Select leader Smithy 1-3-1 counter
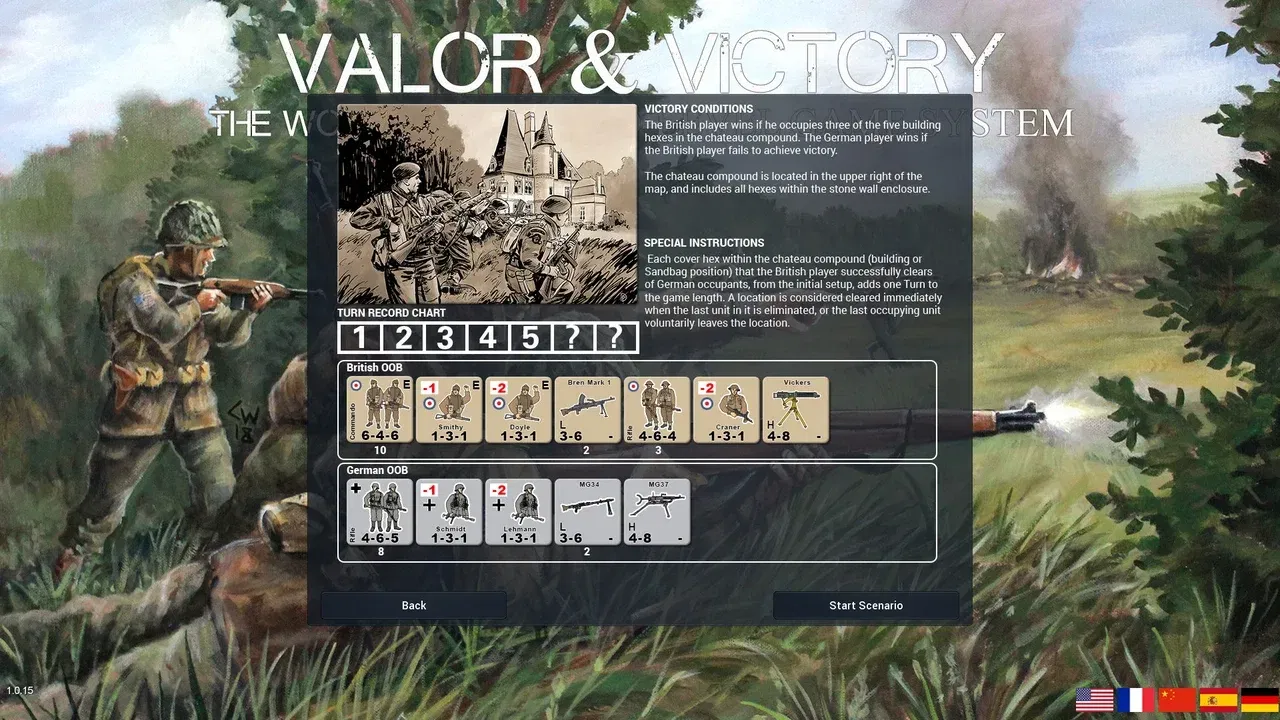 [x=449, y=409]
